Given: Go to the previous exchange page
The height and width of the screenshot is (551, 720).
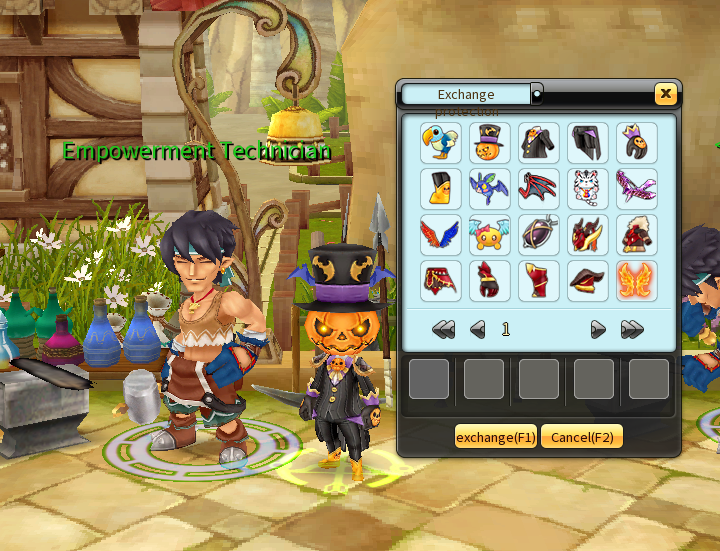Looking at the screenshot, I should 477,329.
